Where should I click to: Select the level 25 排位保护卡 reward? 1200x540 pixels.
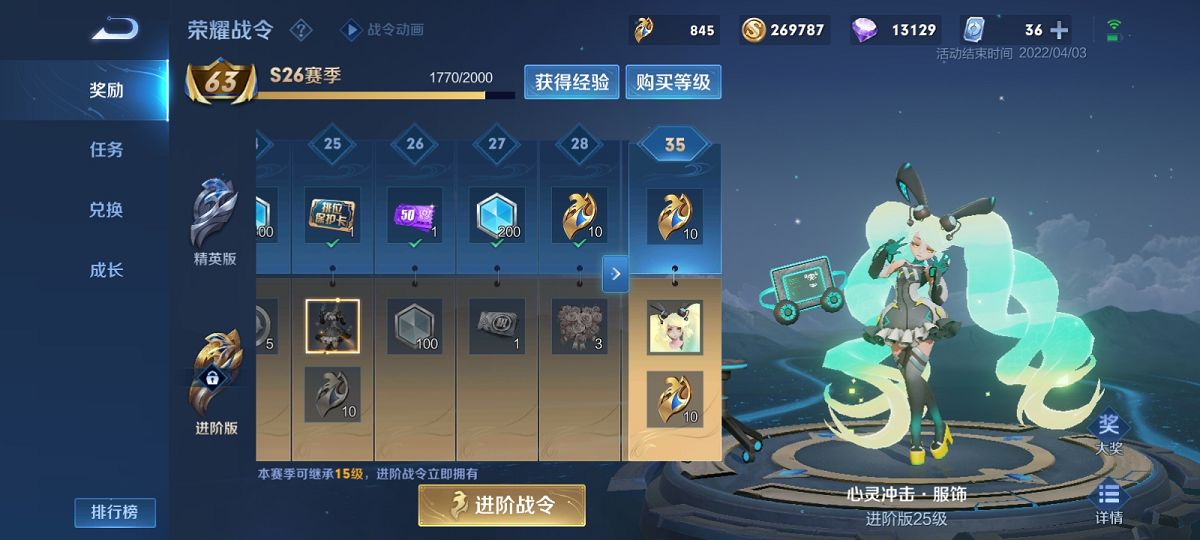click(x=332, y=216)
